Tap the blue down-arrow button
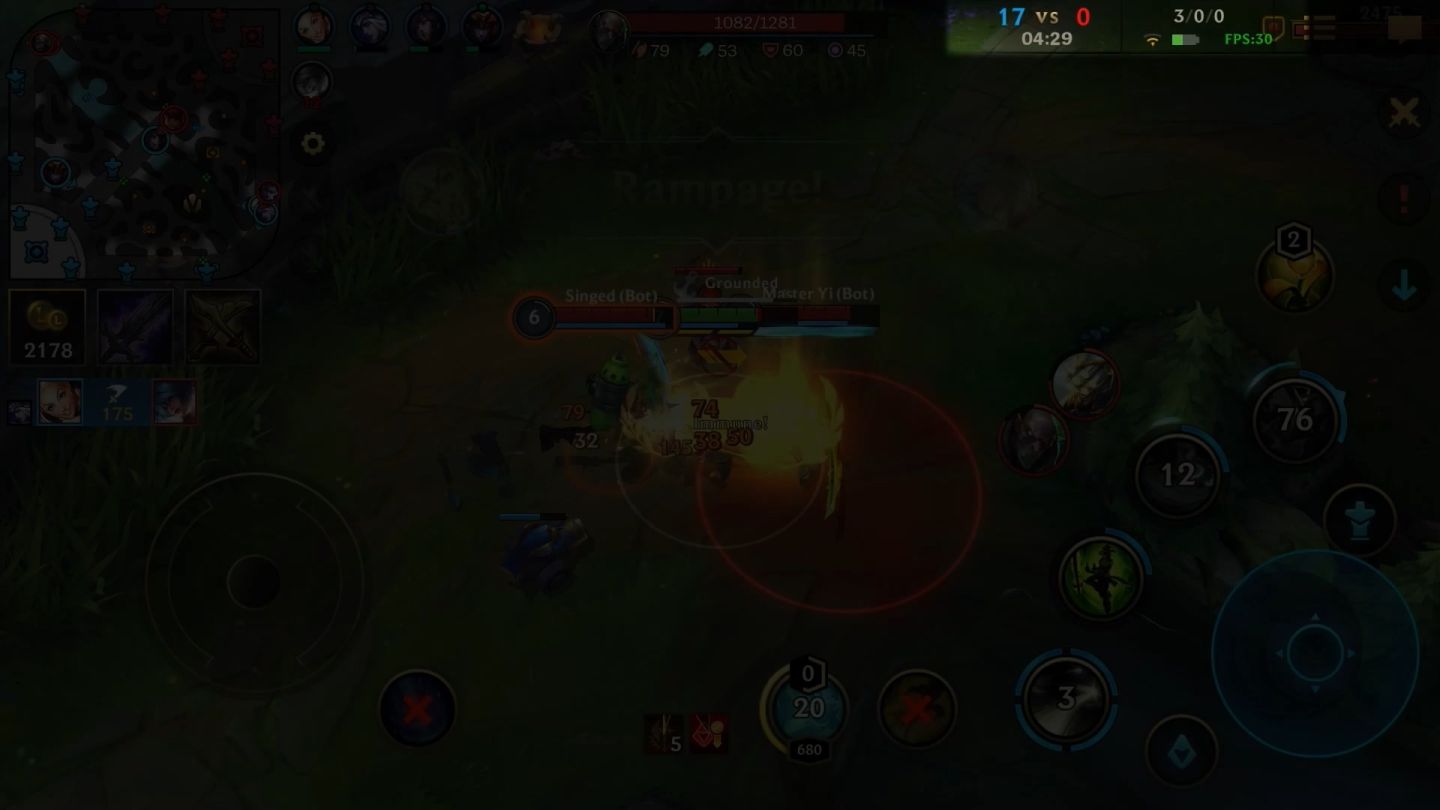 point(1404,287)
